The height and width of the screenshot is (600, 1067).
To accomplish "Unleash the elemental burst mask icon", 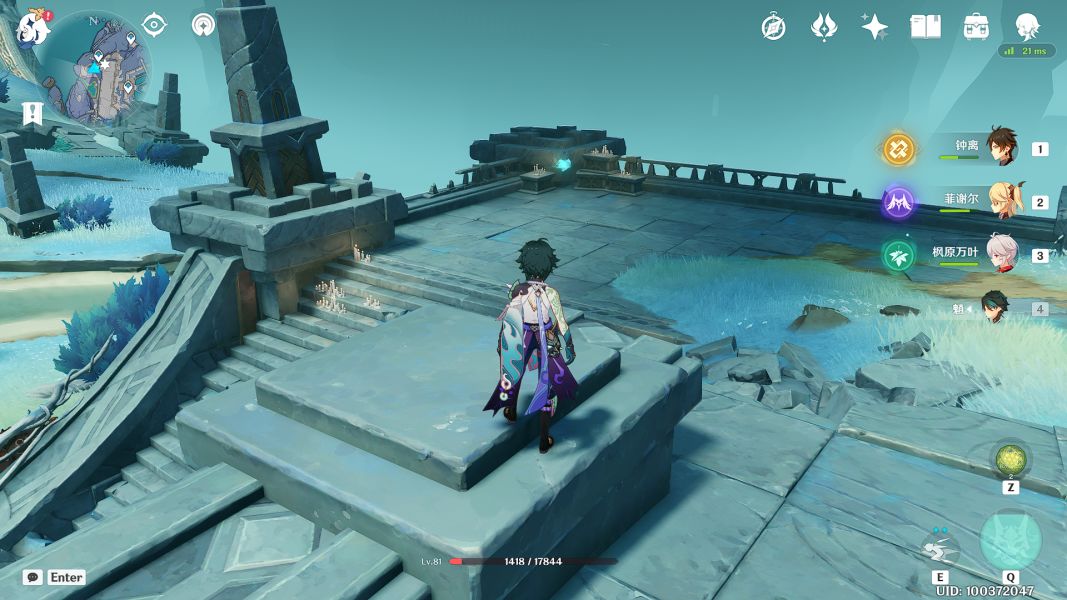I will 1010,541.
